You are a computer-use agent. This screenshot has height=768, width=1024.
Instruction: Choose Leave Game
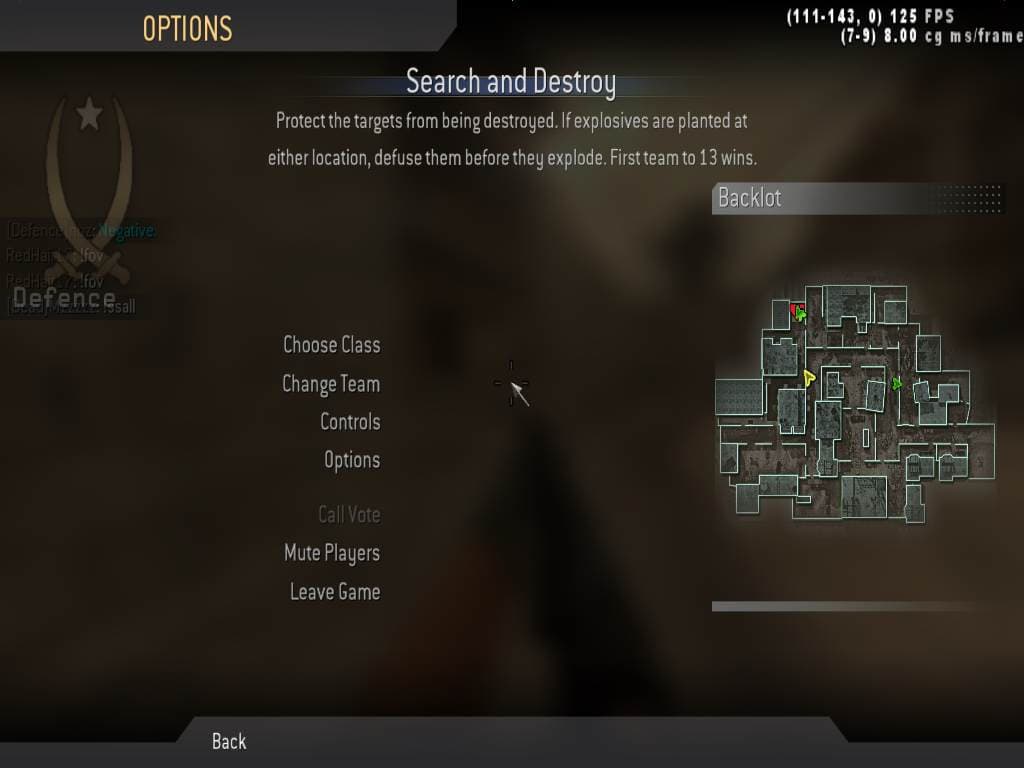(335, 592)
